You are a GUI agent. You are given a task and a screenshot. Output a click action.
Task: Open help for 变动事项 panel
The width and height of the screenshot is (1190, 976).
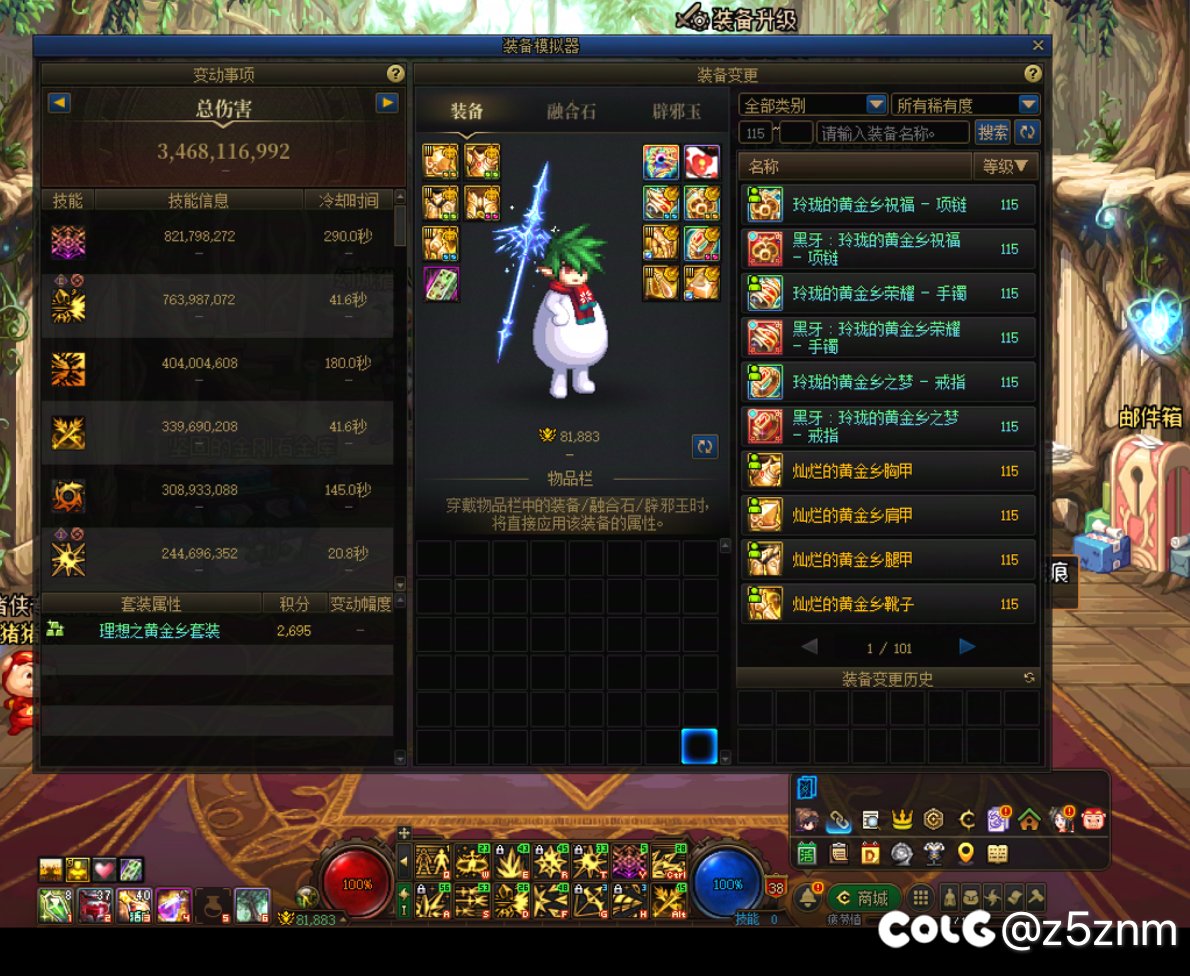tap(395, 74)
